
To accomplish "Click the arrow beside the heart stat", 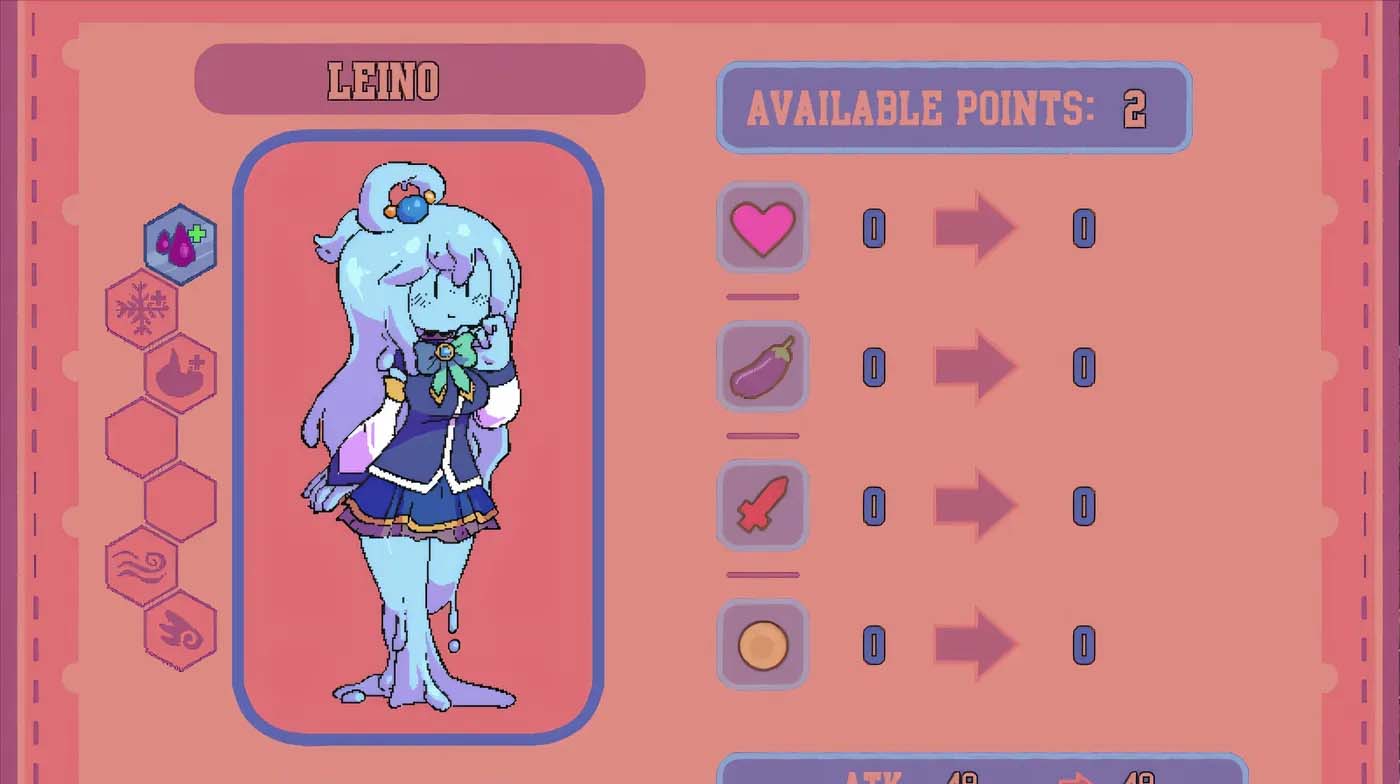I will [973, 228].
